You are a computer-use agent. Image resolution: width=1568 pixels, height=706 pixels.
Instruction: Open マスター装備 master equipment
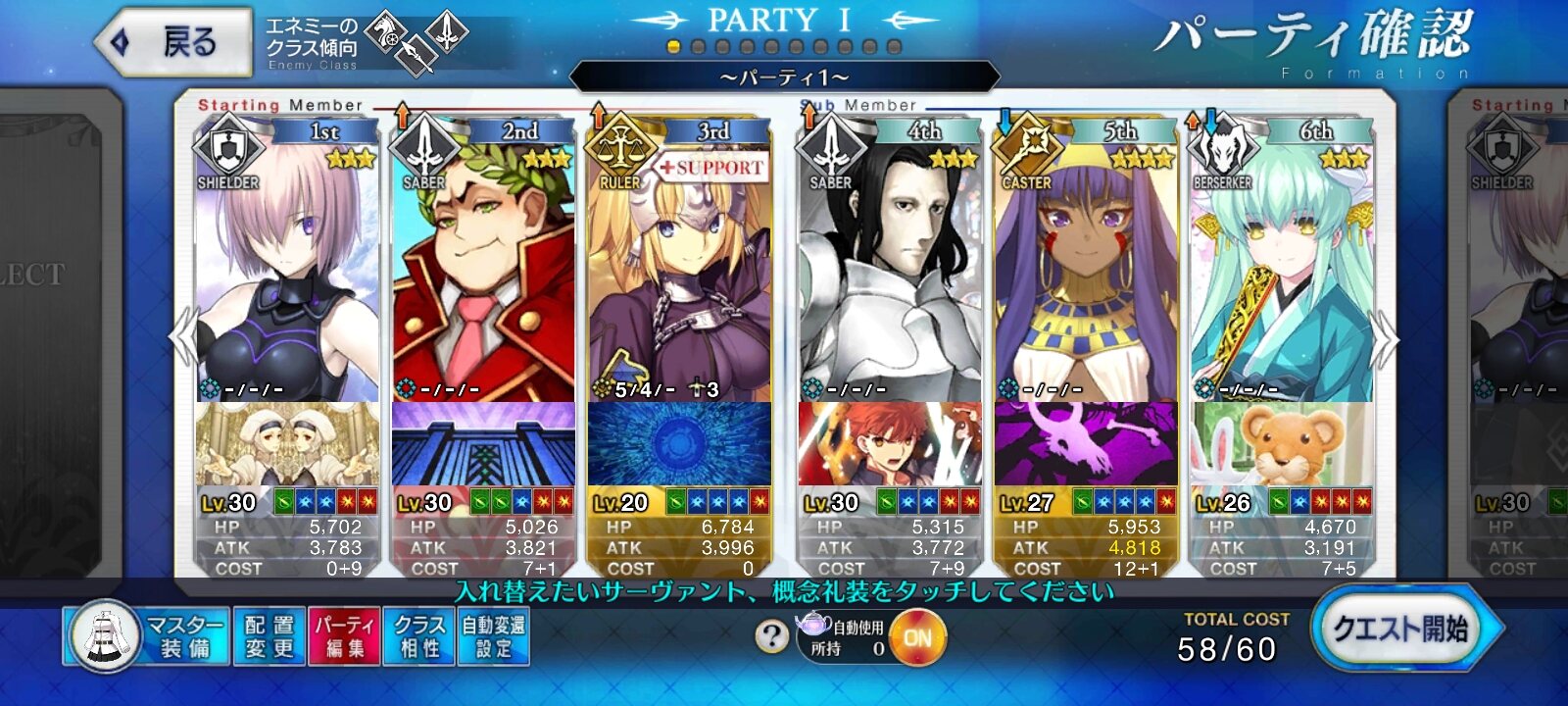coord(148,636)
